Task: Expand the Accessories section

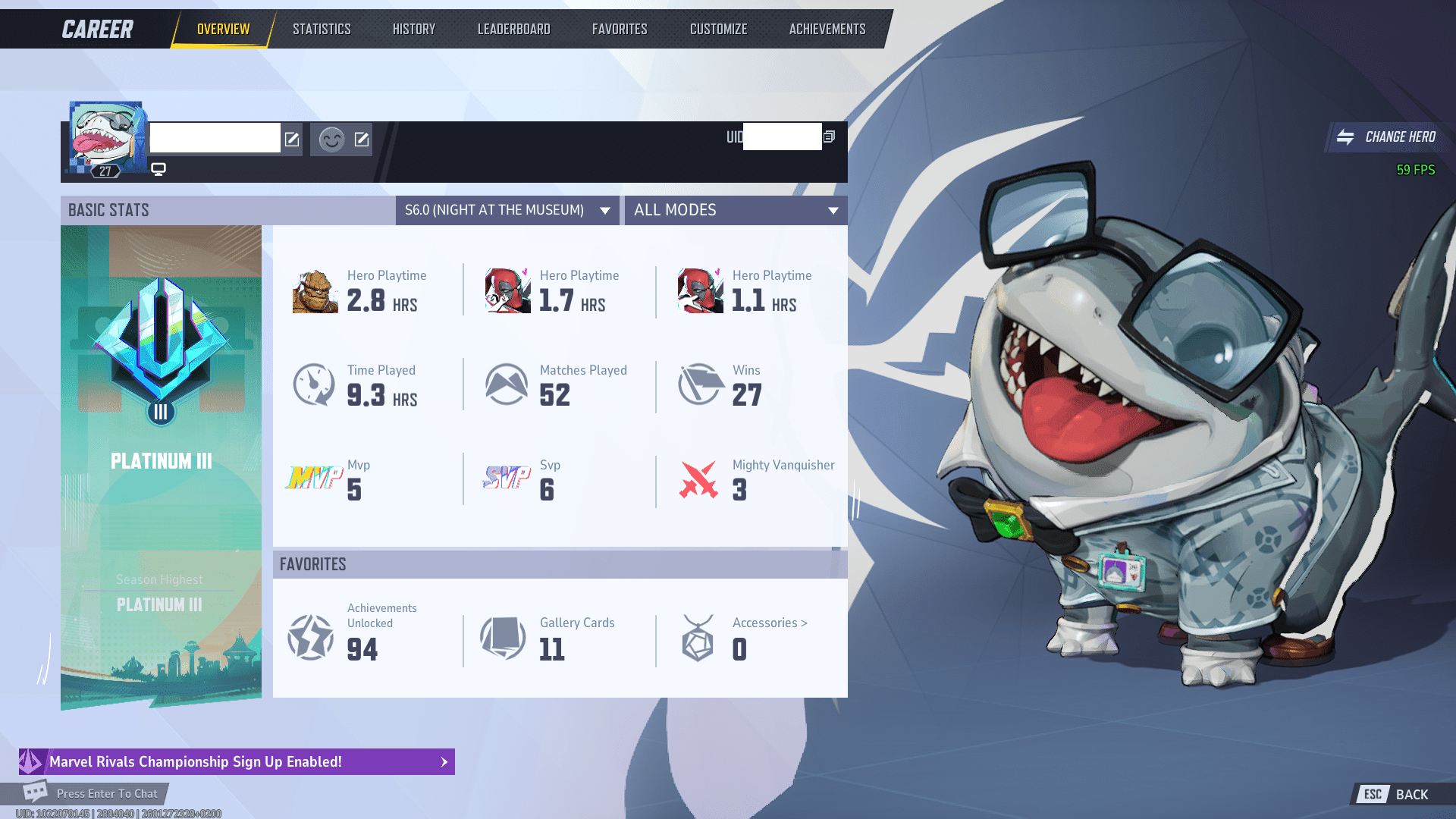Action: pos(769,623)
